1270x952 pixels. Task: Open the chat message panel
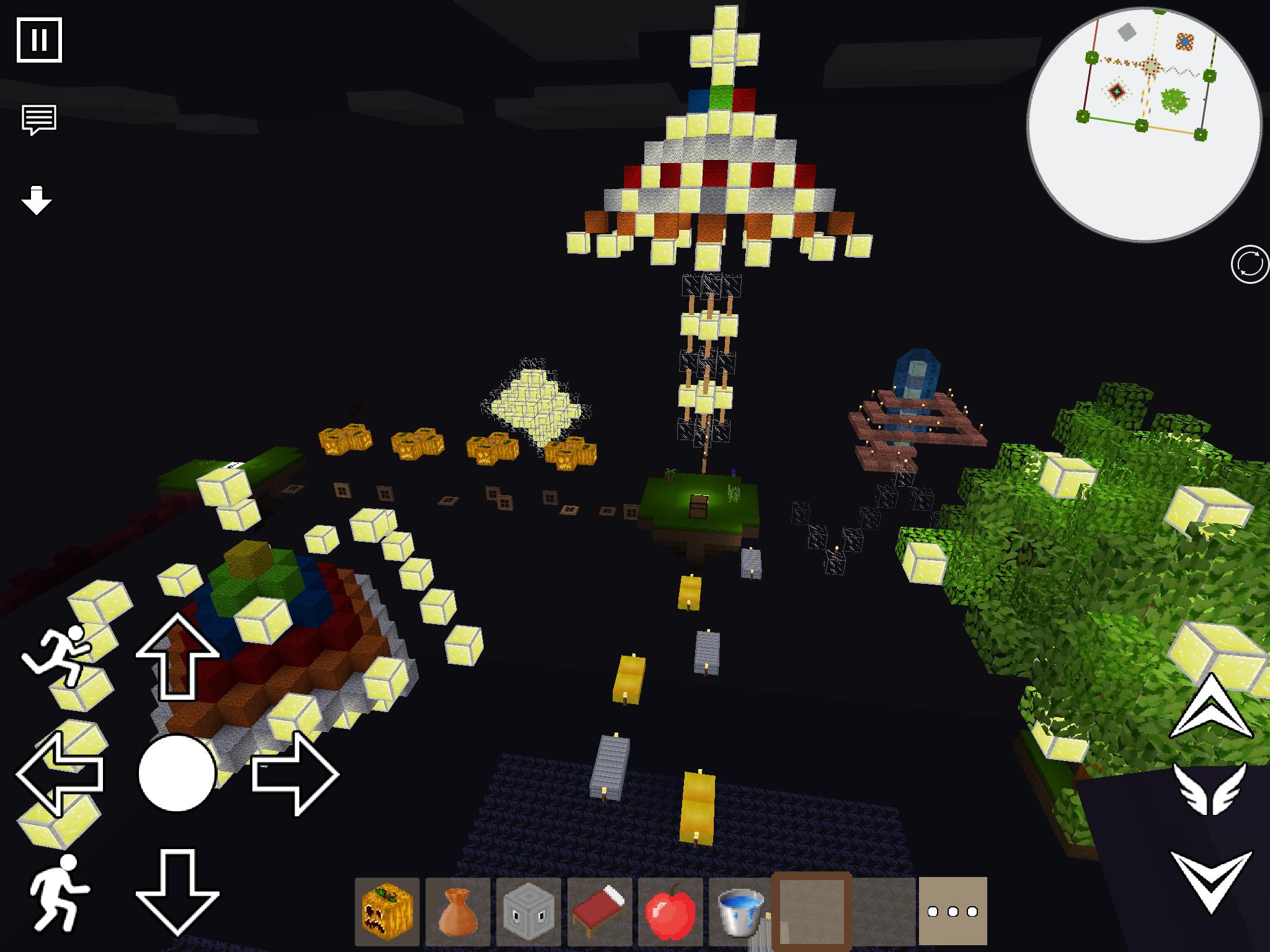click(38, 118)
